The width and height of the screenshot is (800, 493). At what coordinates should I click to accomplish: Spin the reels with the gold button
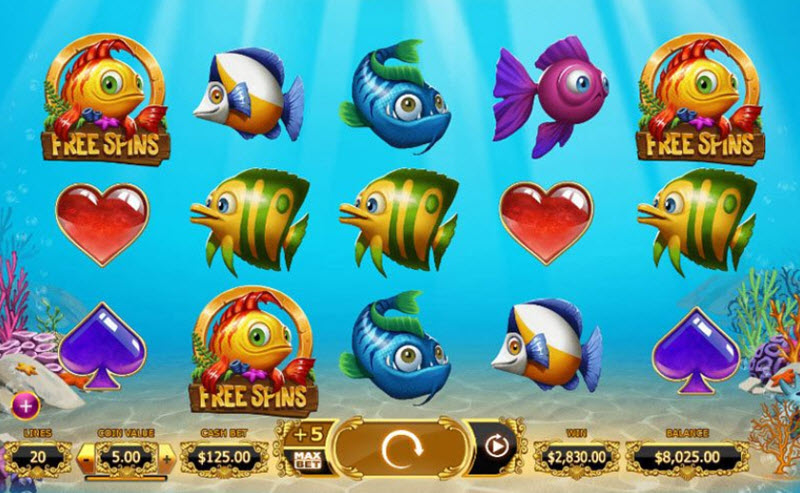402,447
